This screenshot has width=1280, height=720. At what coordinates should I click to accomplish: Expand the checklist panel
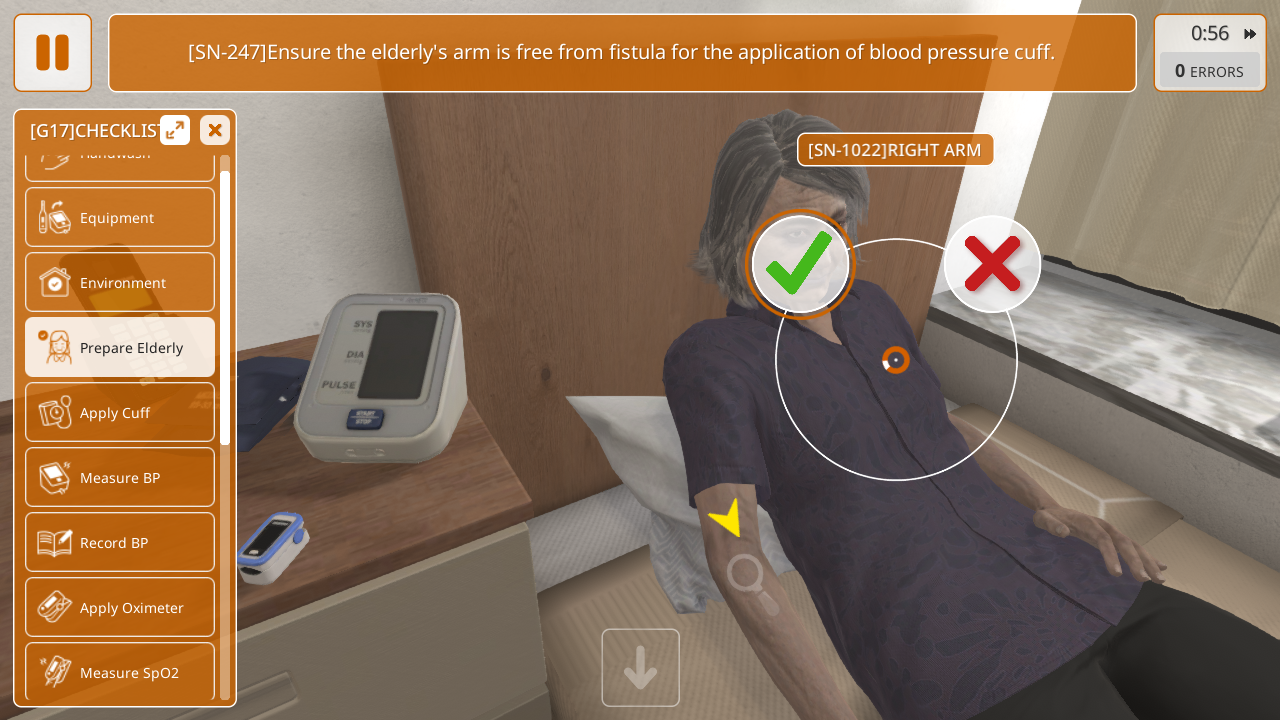pos(175,130)
